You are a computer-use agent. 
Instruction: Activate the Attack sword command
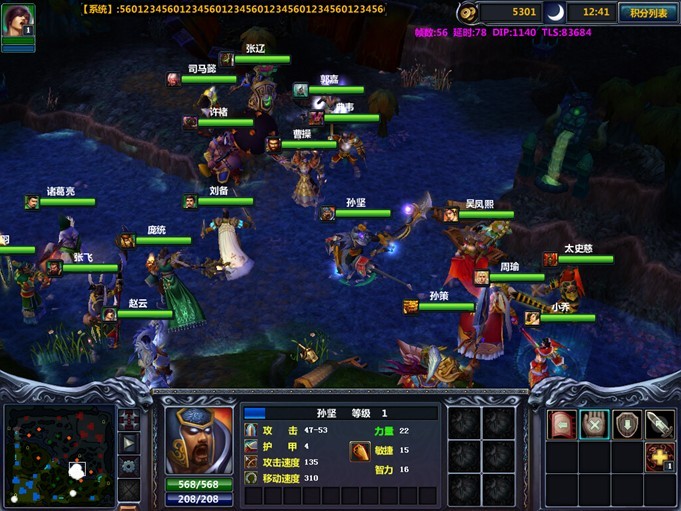point(659,424)
